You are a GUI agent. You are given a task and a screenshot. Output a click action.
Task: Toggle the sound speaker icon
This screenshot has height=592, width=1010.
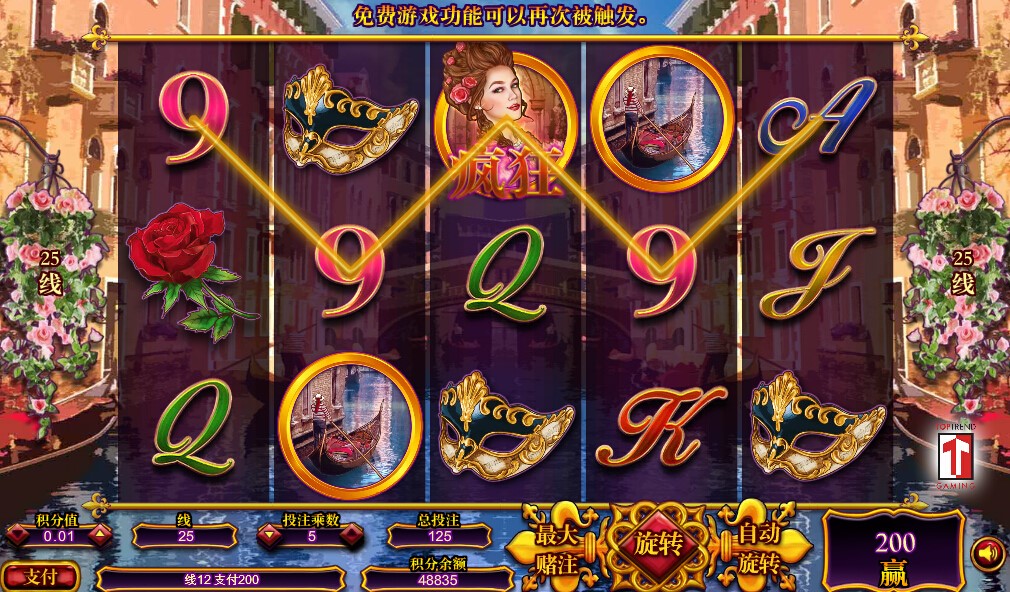pyautogui.click(x=987, y=552)
